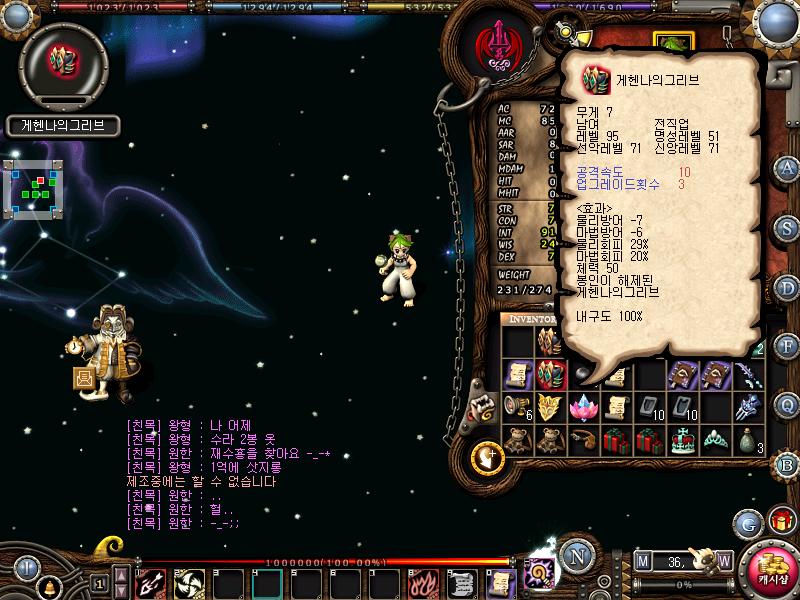The width and height of the screenshot is (800, 600).
Task: Select the teal tiara item
Action: (x=714, y=439)
